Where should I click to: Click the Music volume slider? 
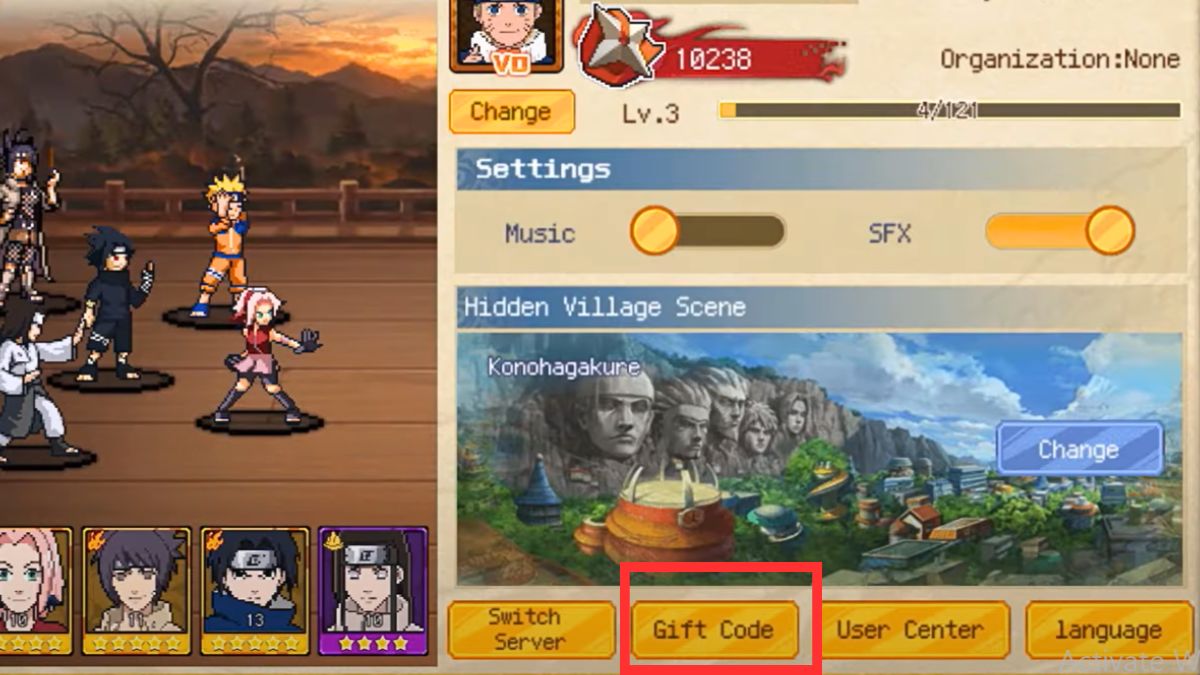click(707, 232)
